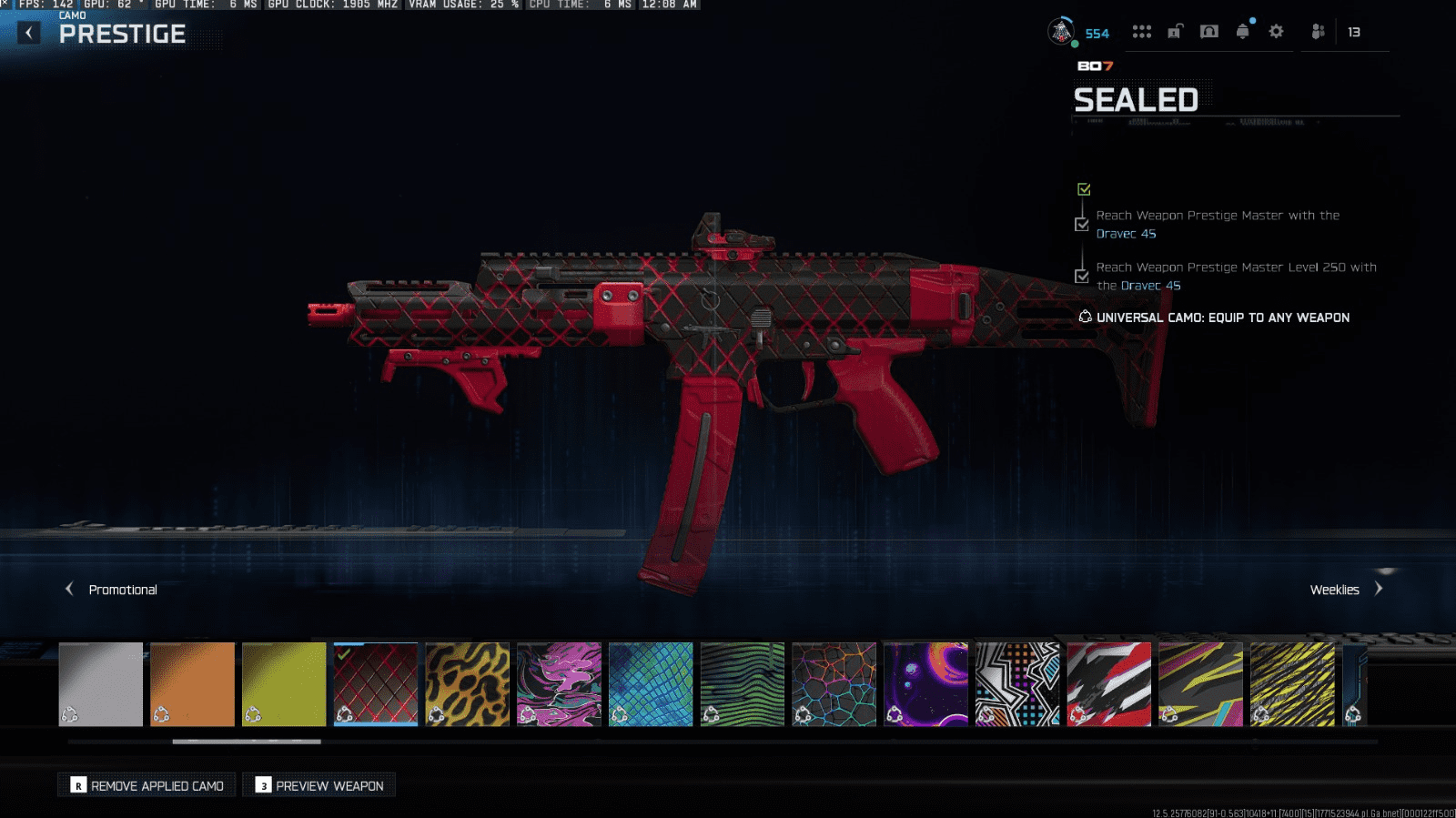
Task: Go back from the Prestige camo screen
Action: coord(29,34)
